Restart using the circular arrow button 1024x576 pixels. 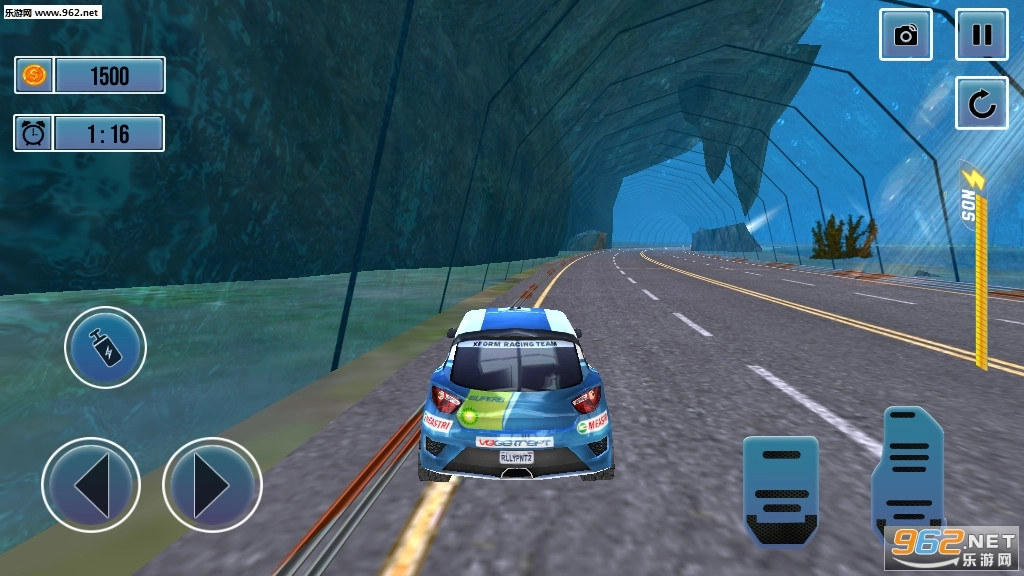[x=981, y=103]
